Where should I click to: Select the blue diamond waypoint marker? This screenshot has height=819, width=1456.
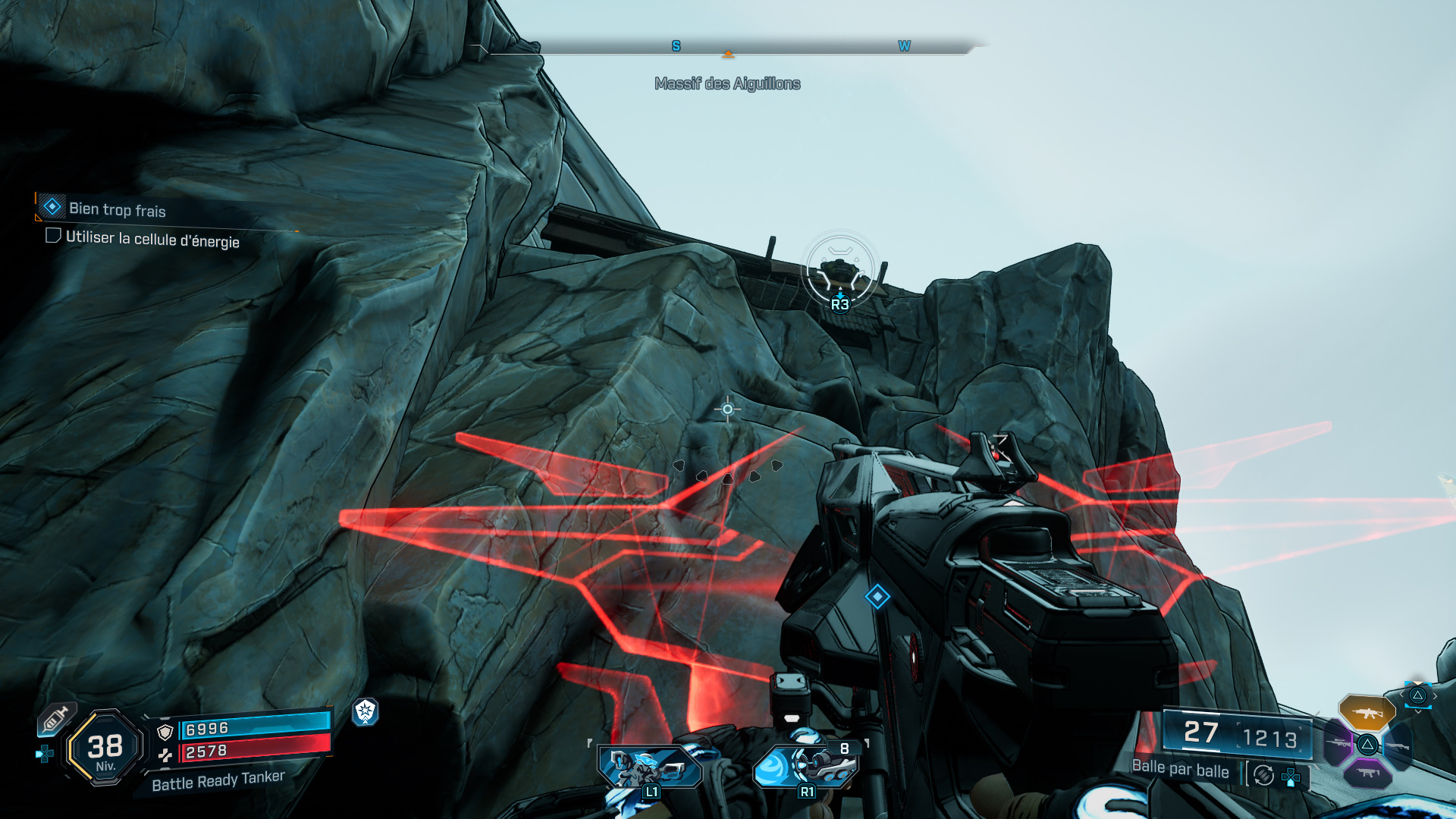(x=877, y=597)
